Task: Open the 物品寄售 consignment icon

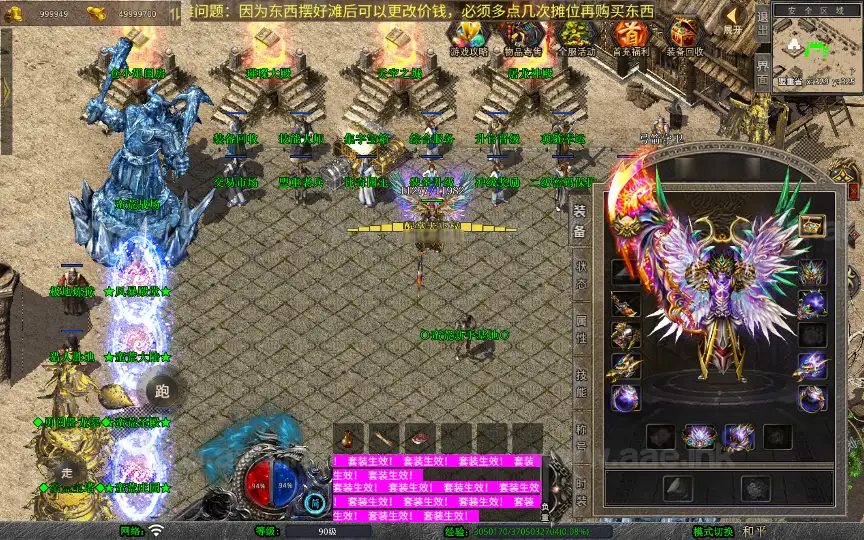Action: (x=524, y=37)
